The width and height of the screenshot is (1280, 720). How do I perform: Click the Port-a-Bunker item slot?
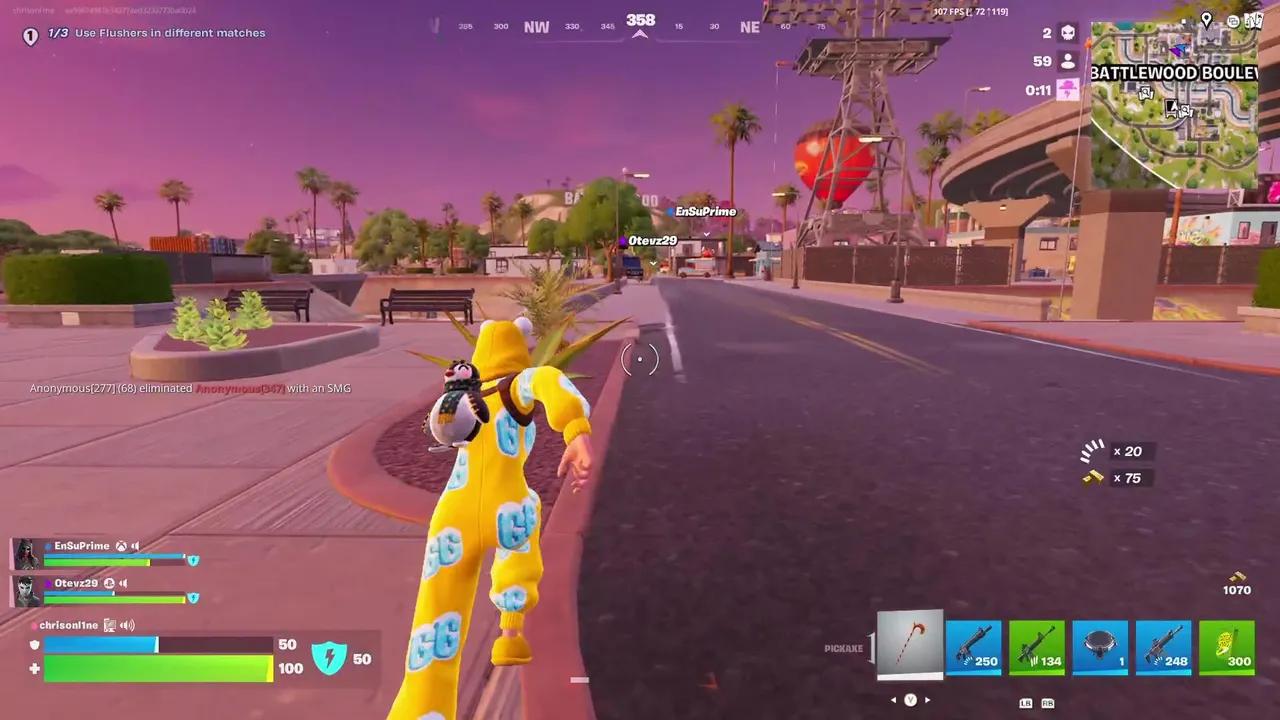pyautogui.click(x=1100, y=645)
